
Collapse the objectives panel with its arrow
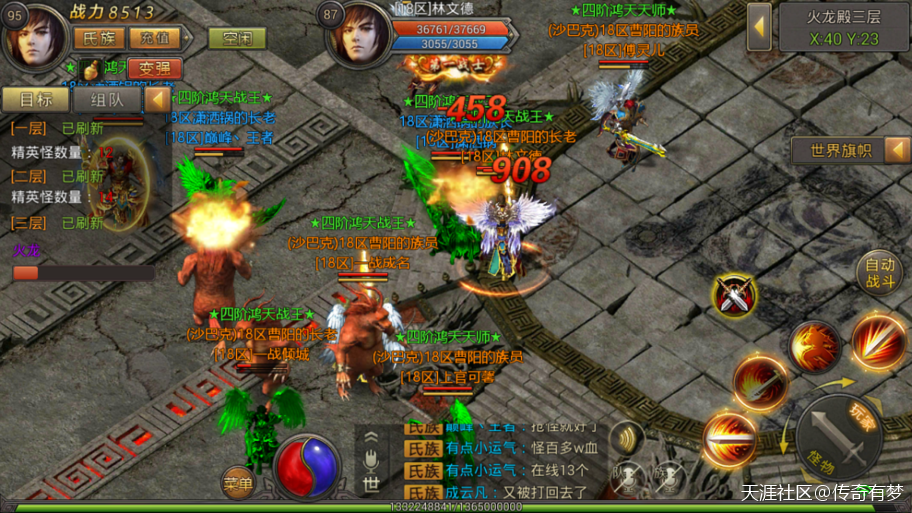click(157, 99)
